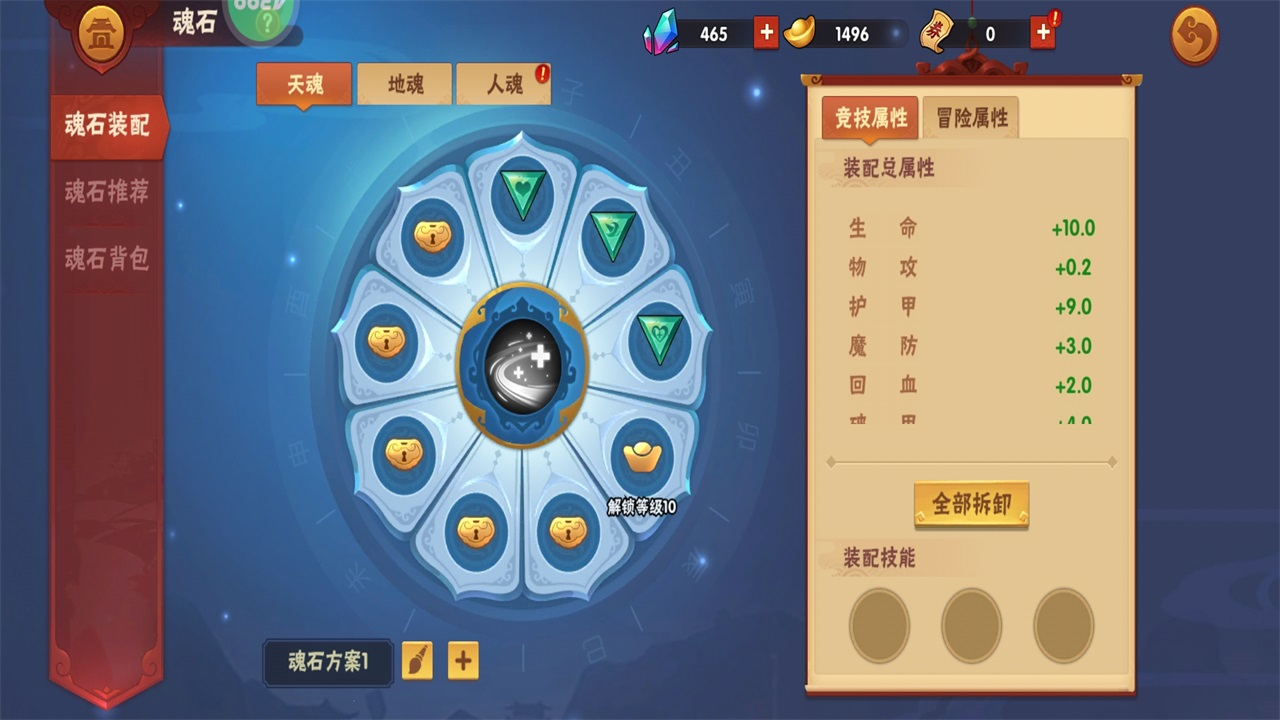Add scroll tickets with the plus button

point(1043,33)
